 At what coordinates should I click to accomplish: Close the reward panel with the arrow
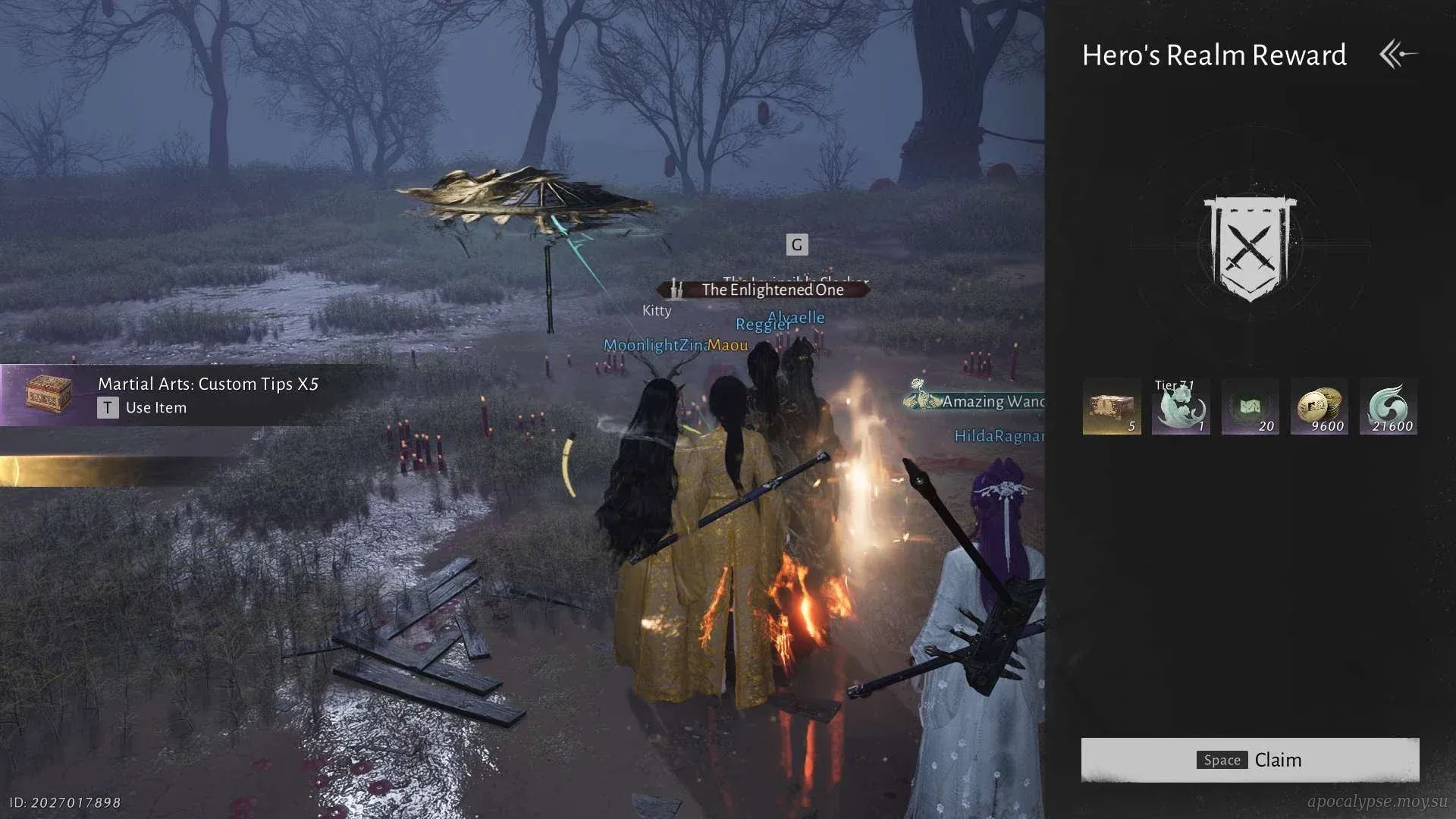coord(1398,55)
